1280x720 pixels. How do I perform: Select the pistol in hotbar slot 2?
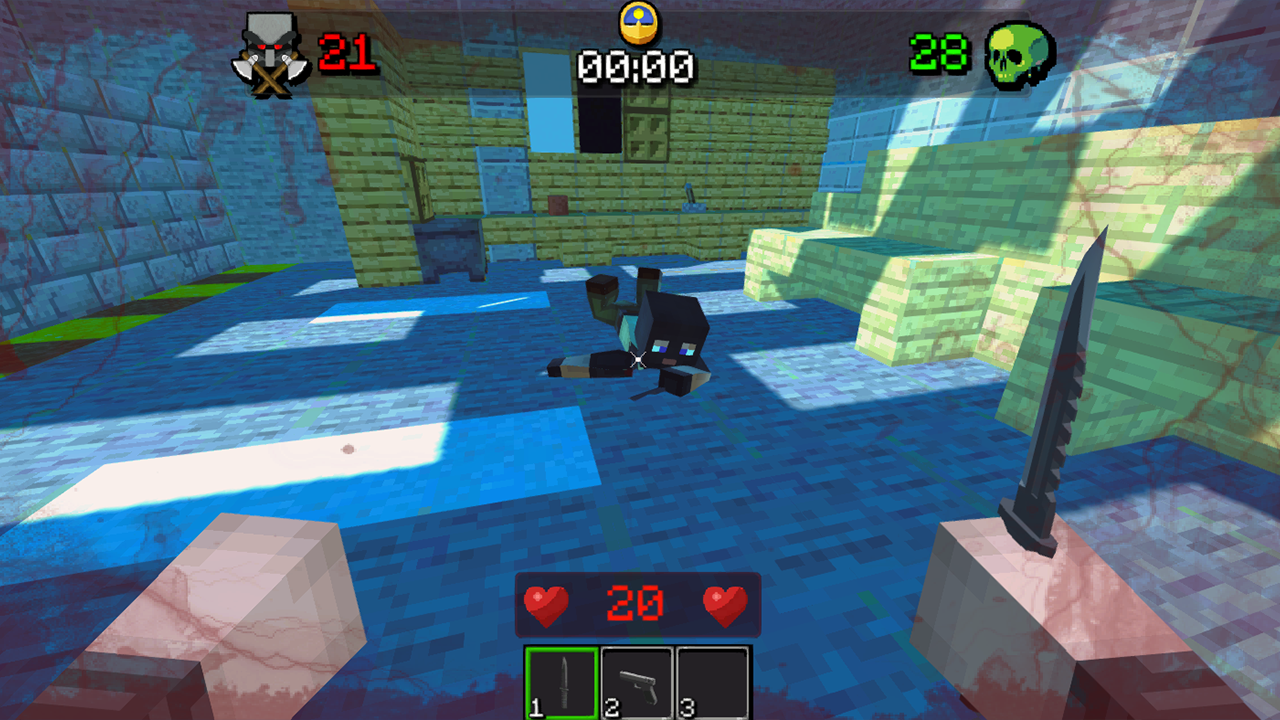coord(636,682)
